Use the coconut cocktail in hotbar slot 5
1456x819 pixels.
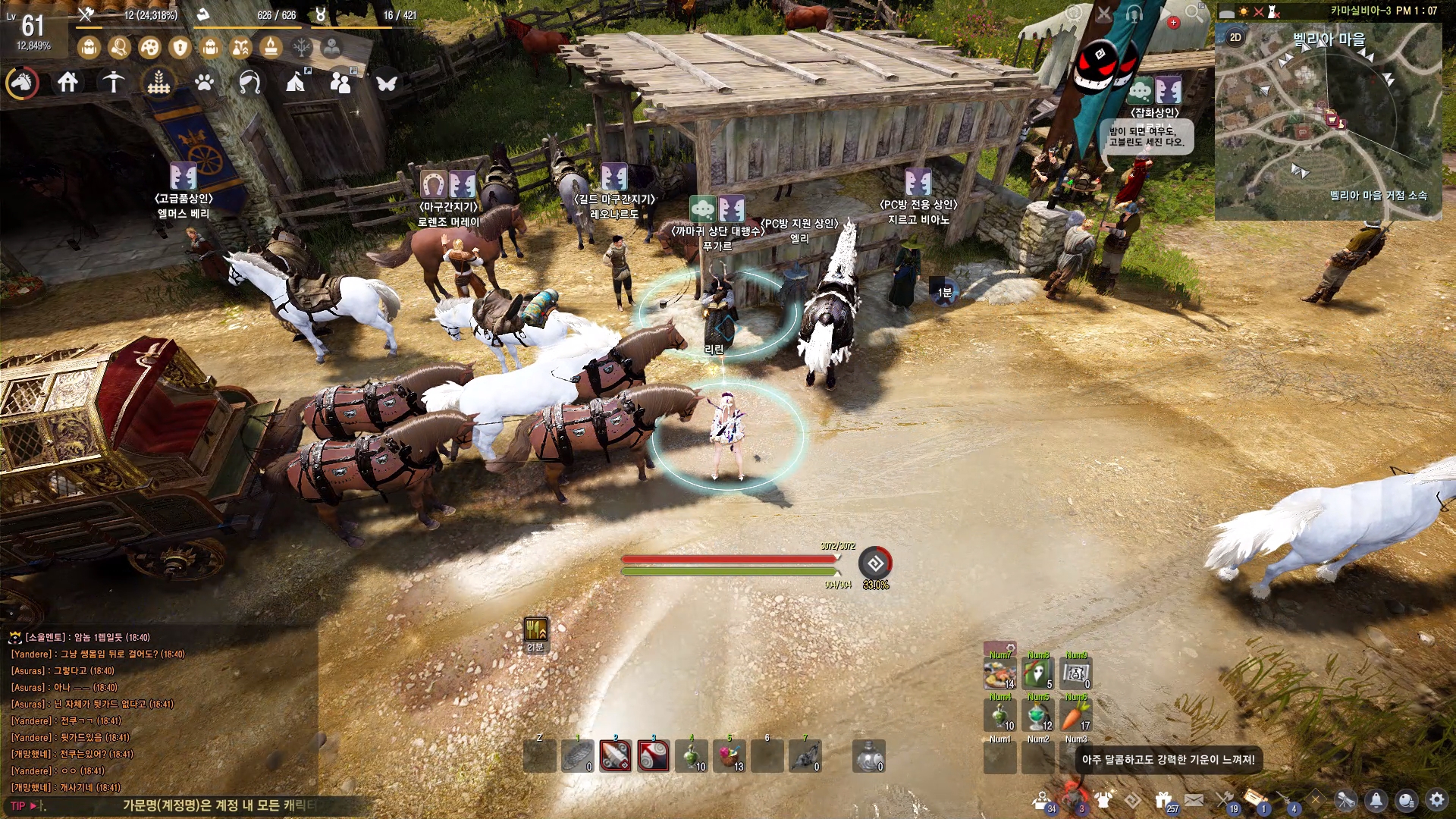coord(730,756)
